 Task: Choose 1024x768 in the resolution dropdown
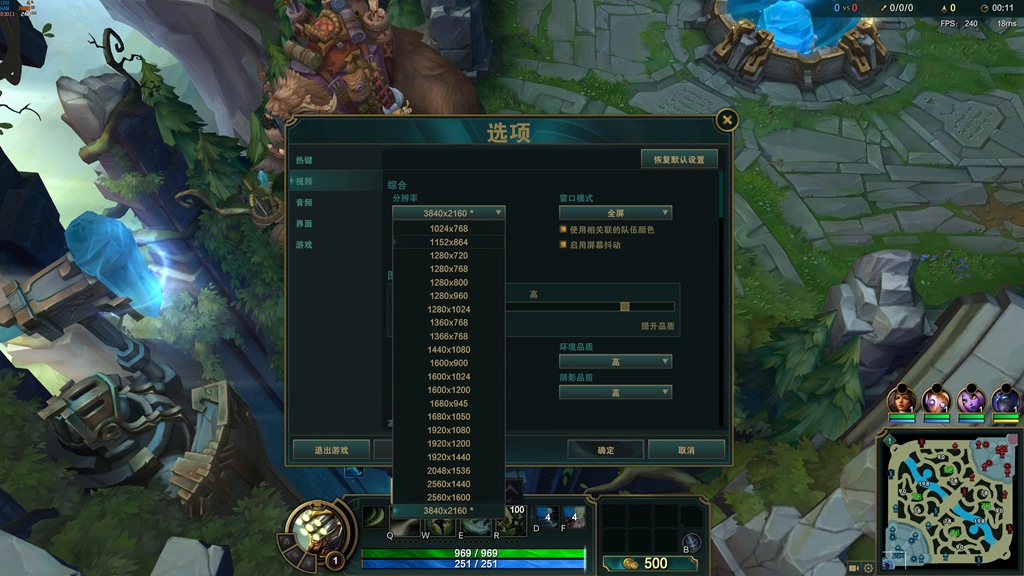tap(448, 229)
